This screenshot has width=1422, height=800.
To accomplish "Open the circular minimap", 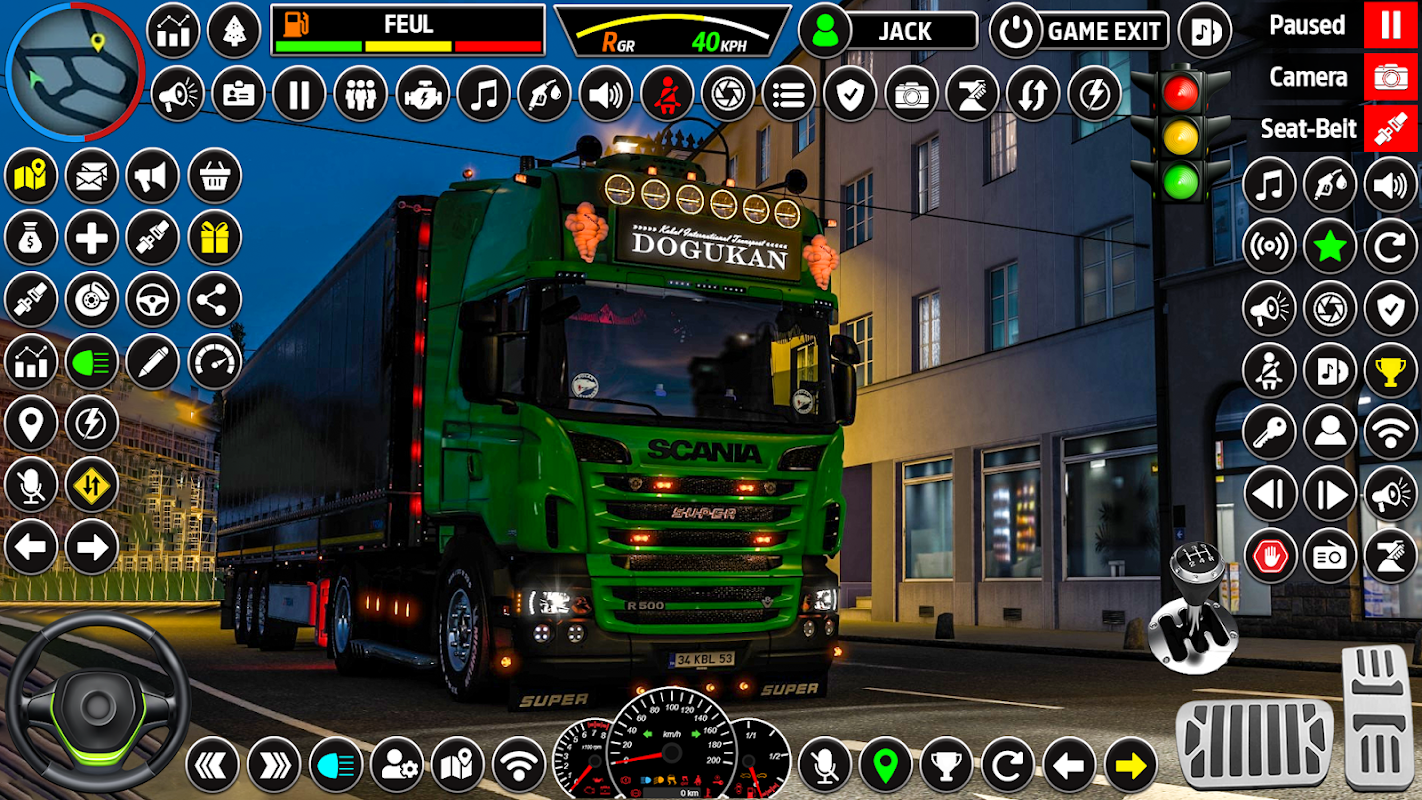I will (x=74, y=70).
